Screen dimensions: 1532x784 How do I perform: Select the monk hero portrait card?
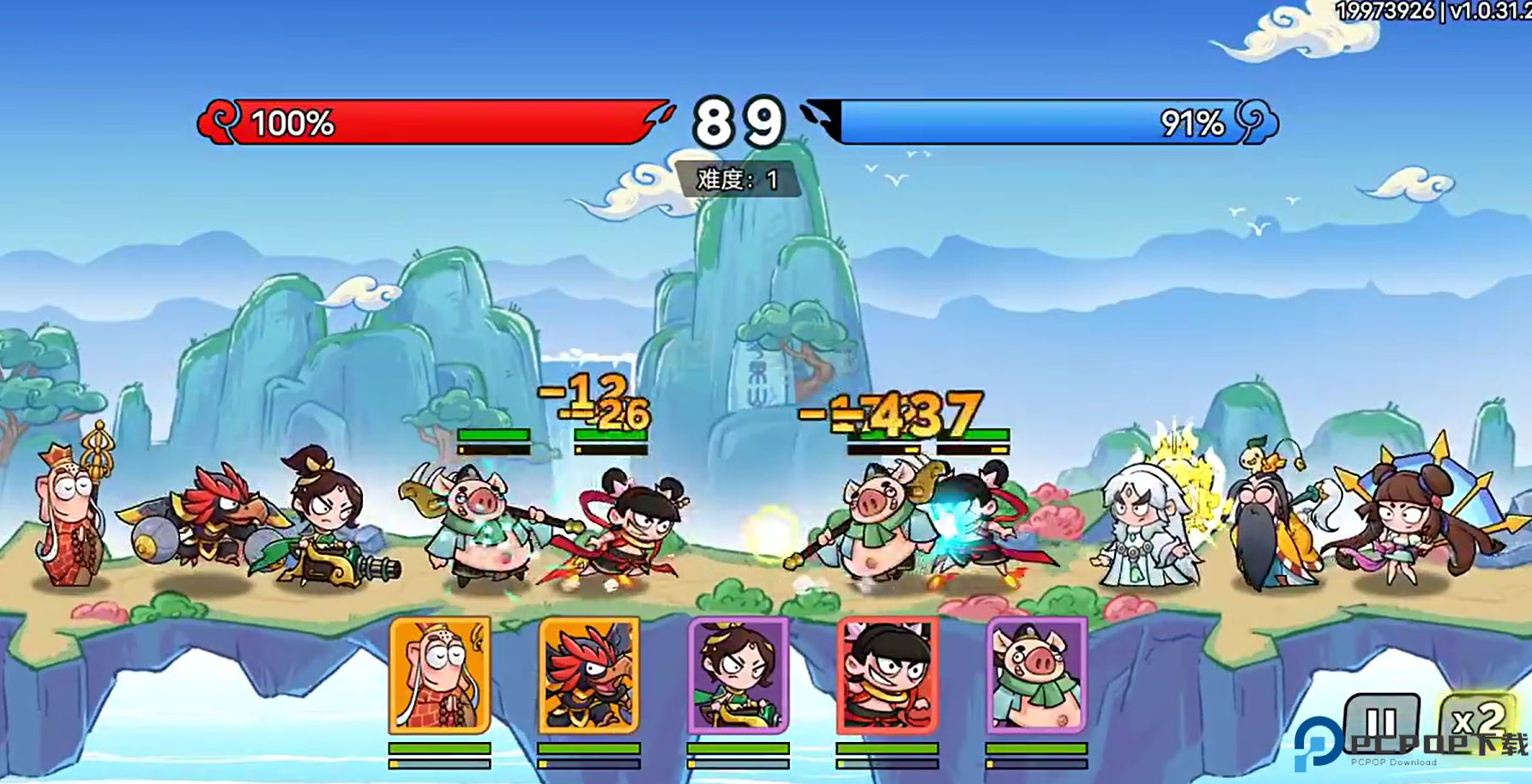coord(439,675)
